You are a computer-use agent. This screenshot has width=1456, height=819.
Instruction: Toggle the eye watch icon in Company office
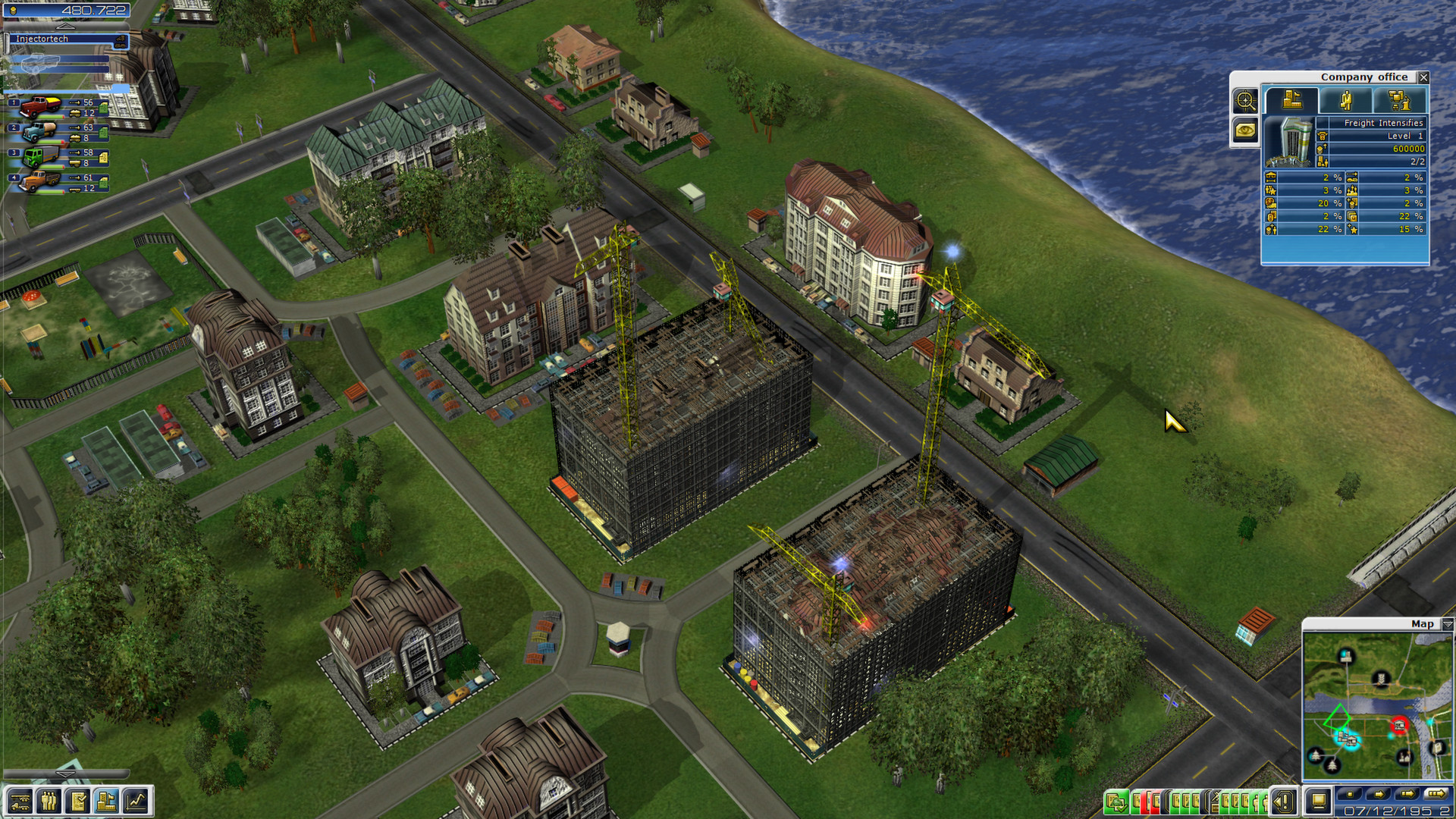[x=1245, y=131]
